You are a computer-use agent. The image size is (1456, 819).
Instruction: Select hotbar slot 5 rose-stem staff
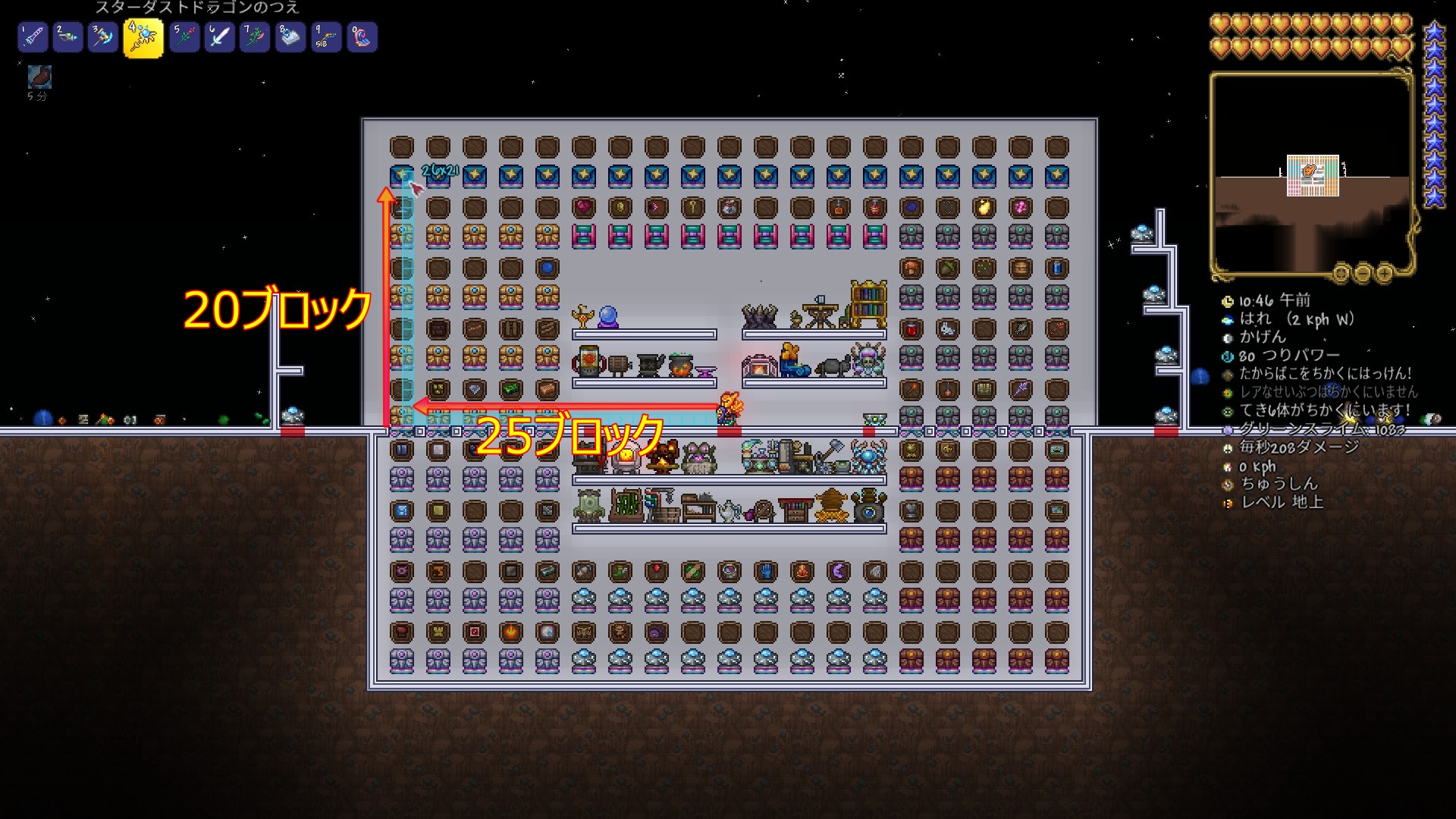(x=184, y=37)
